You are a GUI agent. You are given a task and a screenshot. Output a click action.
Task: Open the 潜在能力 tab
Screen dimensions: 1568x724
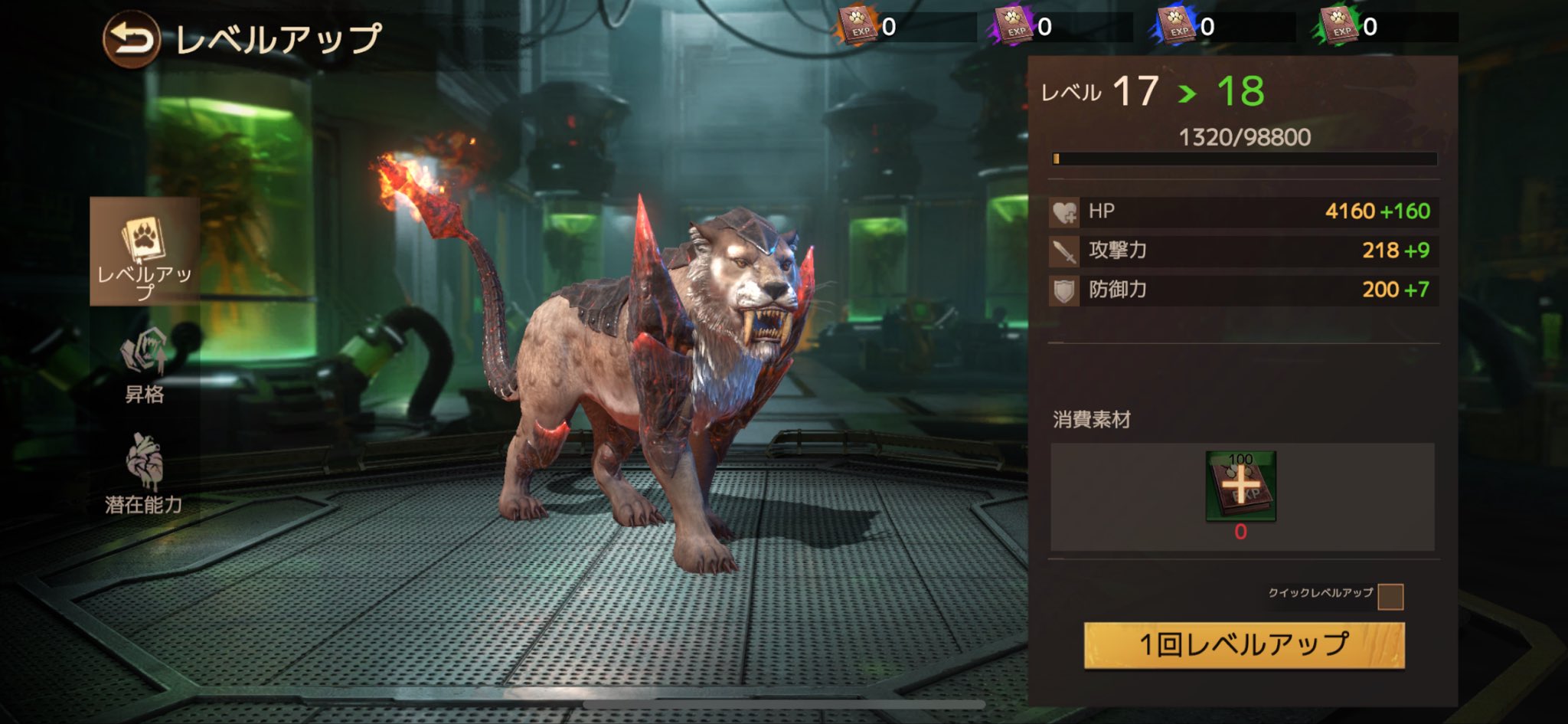pos(144,473)
